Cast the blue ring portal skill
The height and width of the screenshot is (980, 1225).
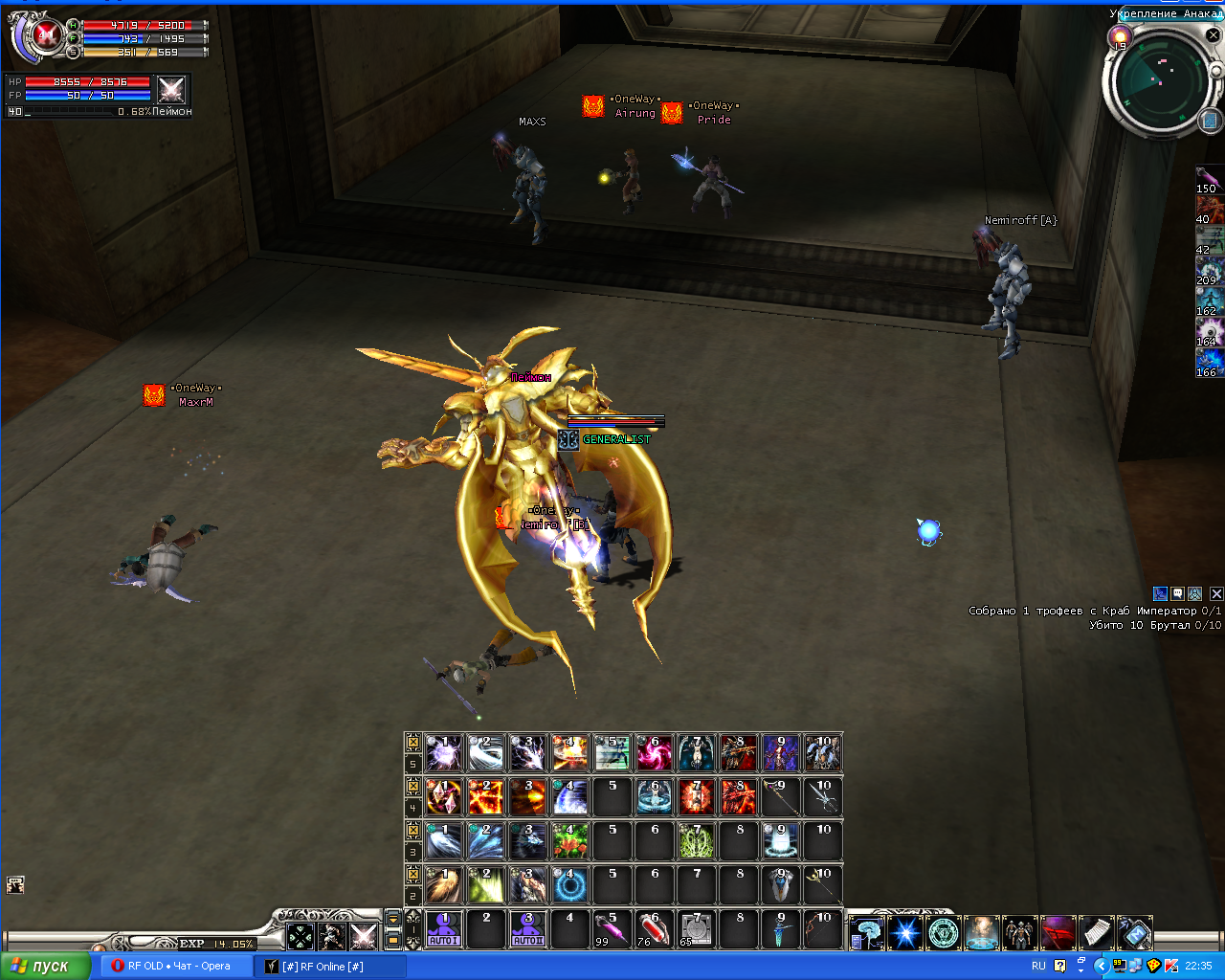point(569,885)
